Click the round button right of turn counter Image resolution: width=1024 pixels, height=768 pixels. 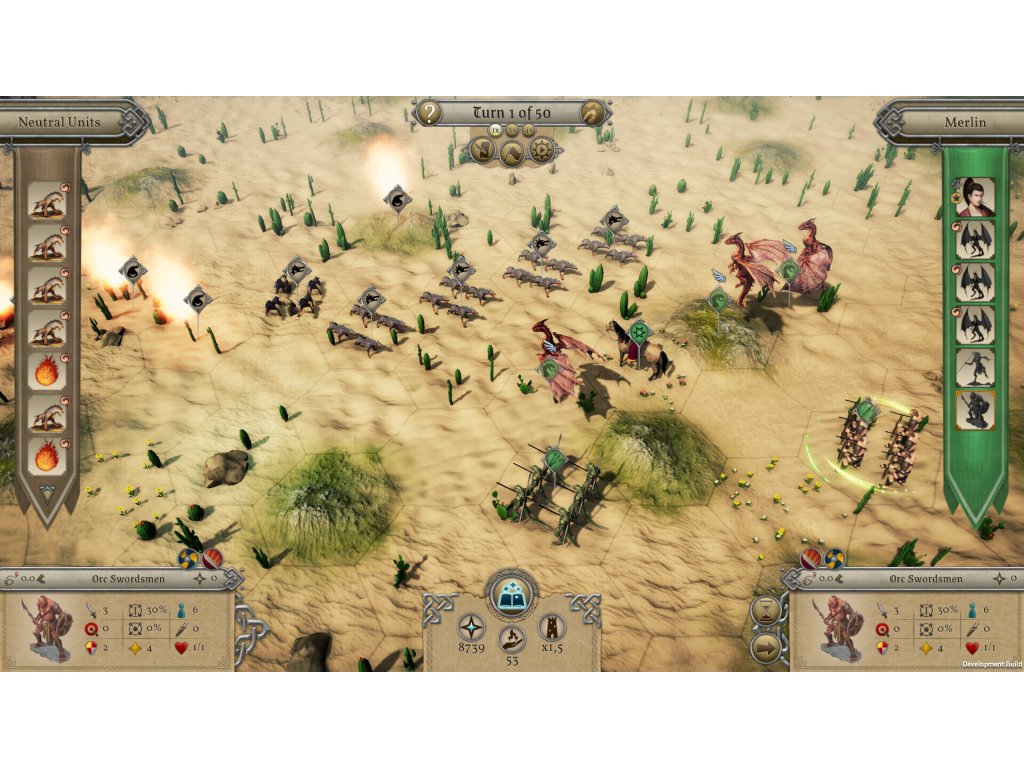595,112
